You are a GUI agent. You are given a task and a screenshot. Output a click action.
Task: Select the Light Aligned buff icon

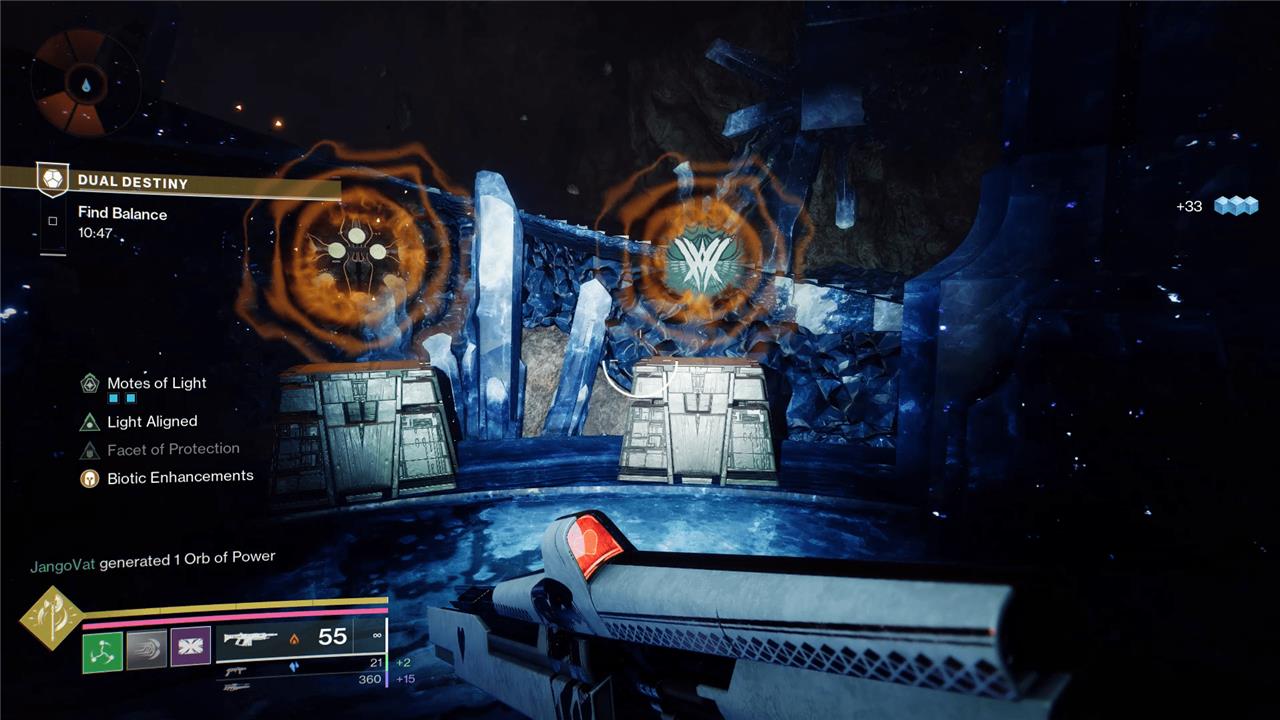pyautogui.click(x=91, y=422)
